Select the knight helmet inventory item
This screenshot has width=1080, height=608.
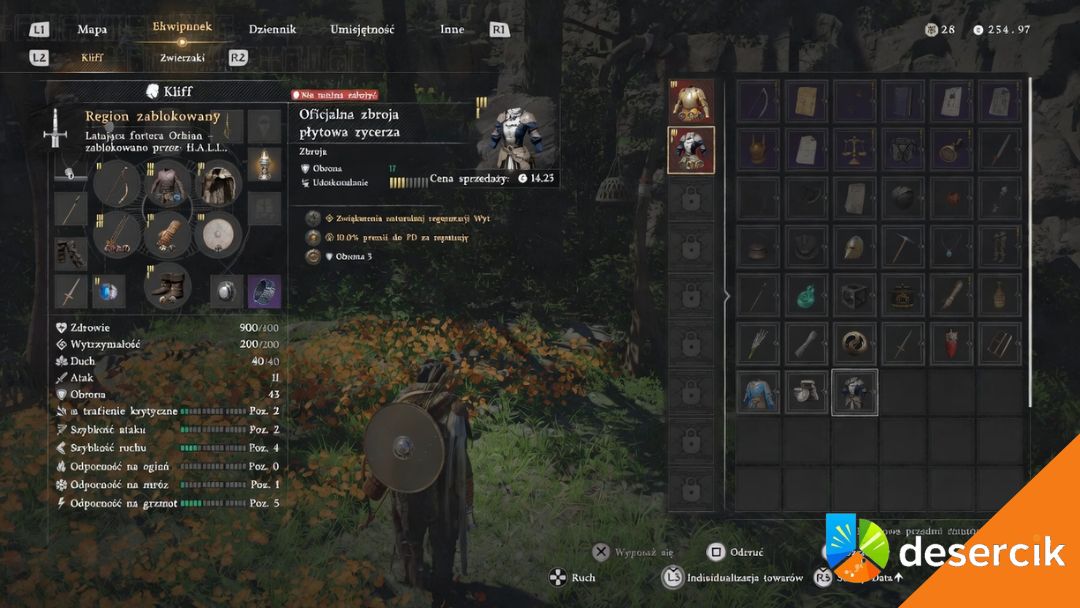(x=855, y=246)
